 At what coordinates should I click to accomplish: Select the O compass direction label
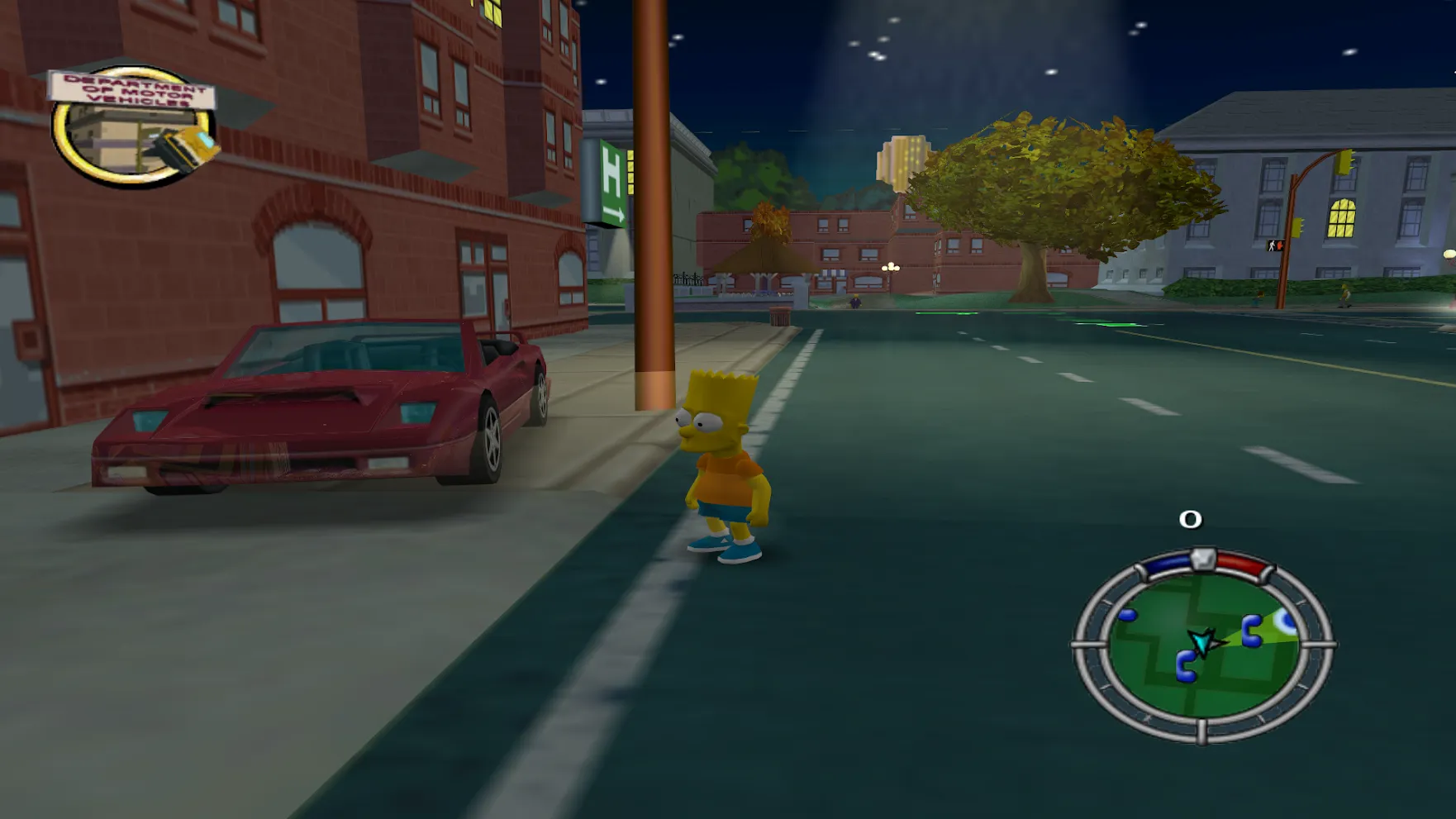[1192, 518]
